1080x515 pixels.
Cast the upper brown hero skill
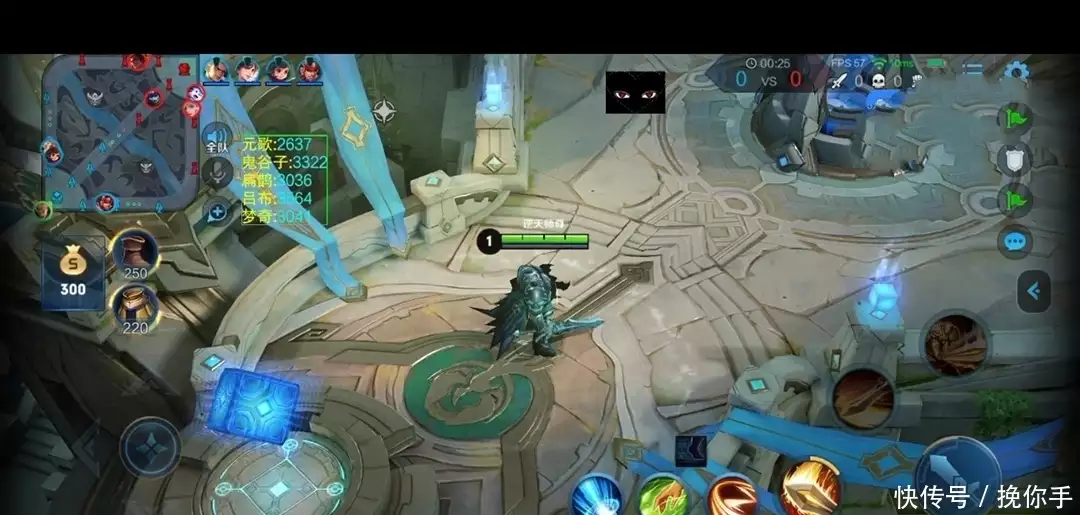(x=955, y=345)
